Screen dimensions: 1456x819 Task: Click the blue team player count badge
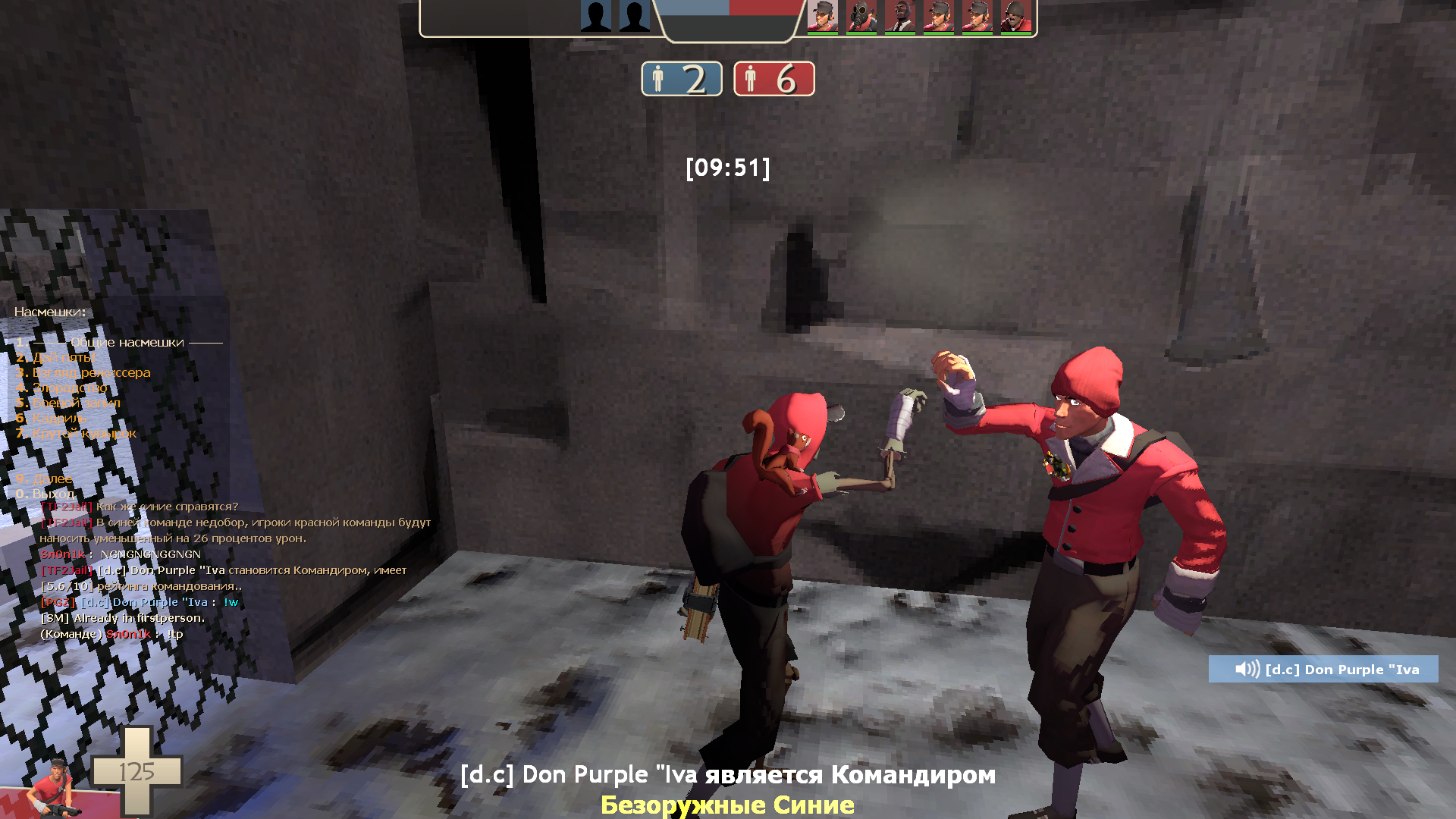(x=680, y=79)
